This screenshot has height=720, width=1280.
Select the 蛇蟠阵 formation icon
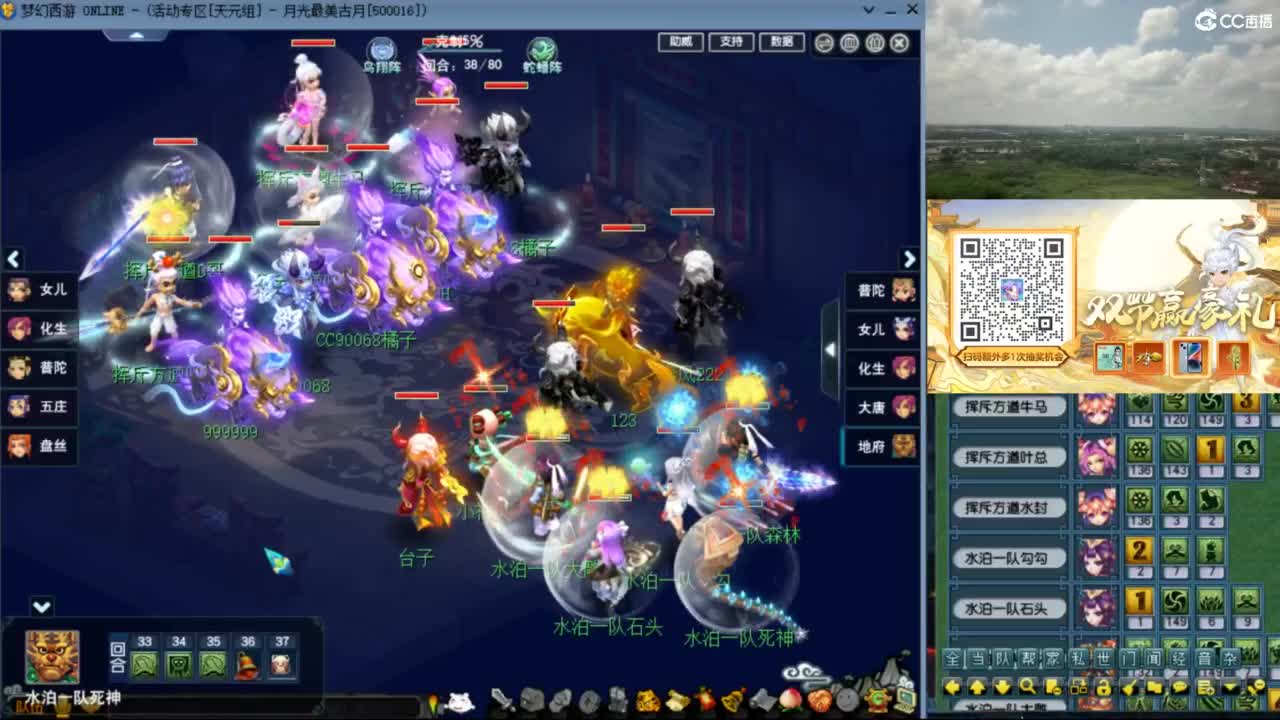[541, 47]
